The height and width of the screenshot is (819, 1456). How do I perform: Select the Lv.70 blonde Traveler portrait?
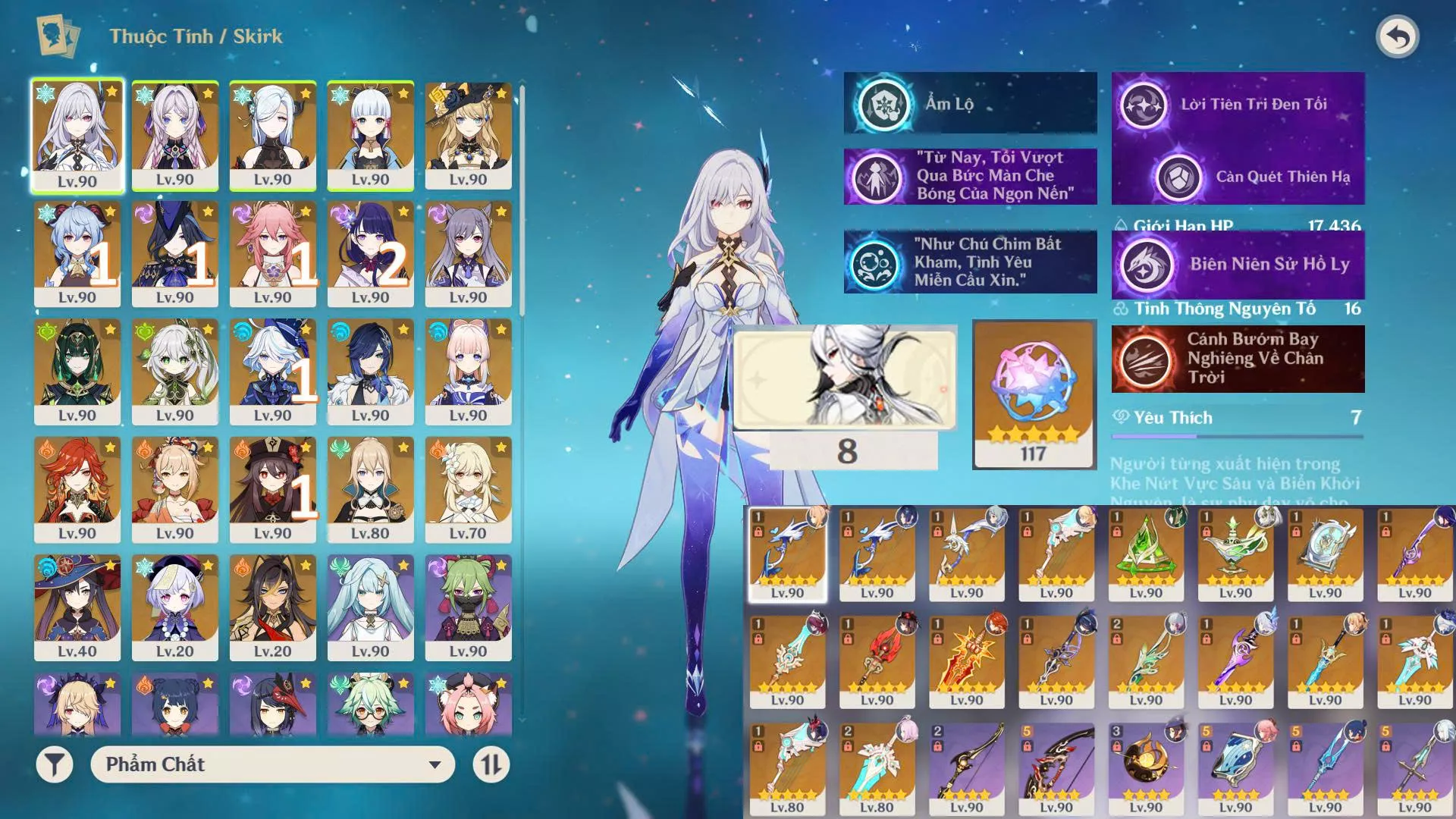(468, 489)
